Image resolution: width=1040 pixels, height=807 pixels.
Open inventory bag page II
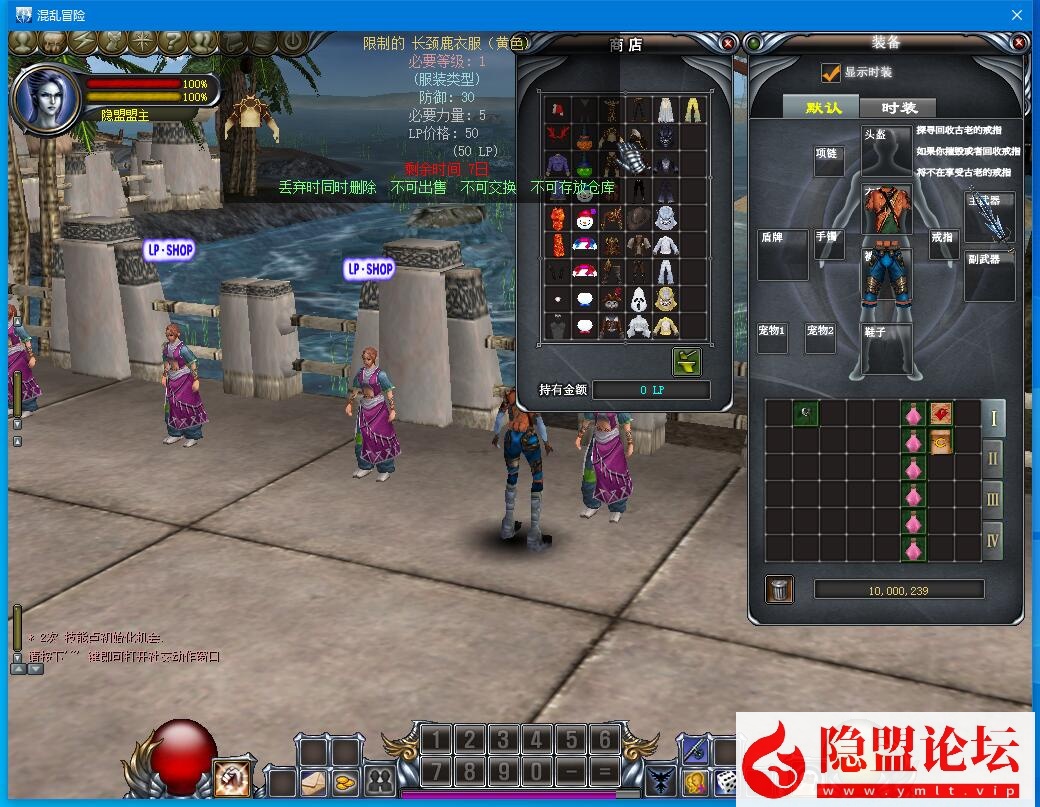[x=992, y=459]
